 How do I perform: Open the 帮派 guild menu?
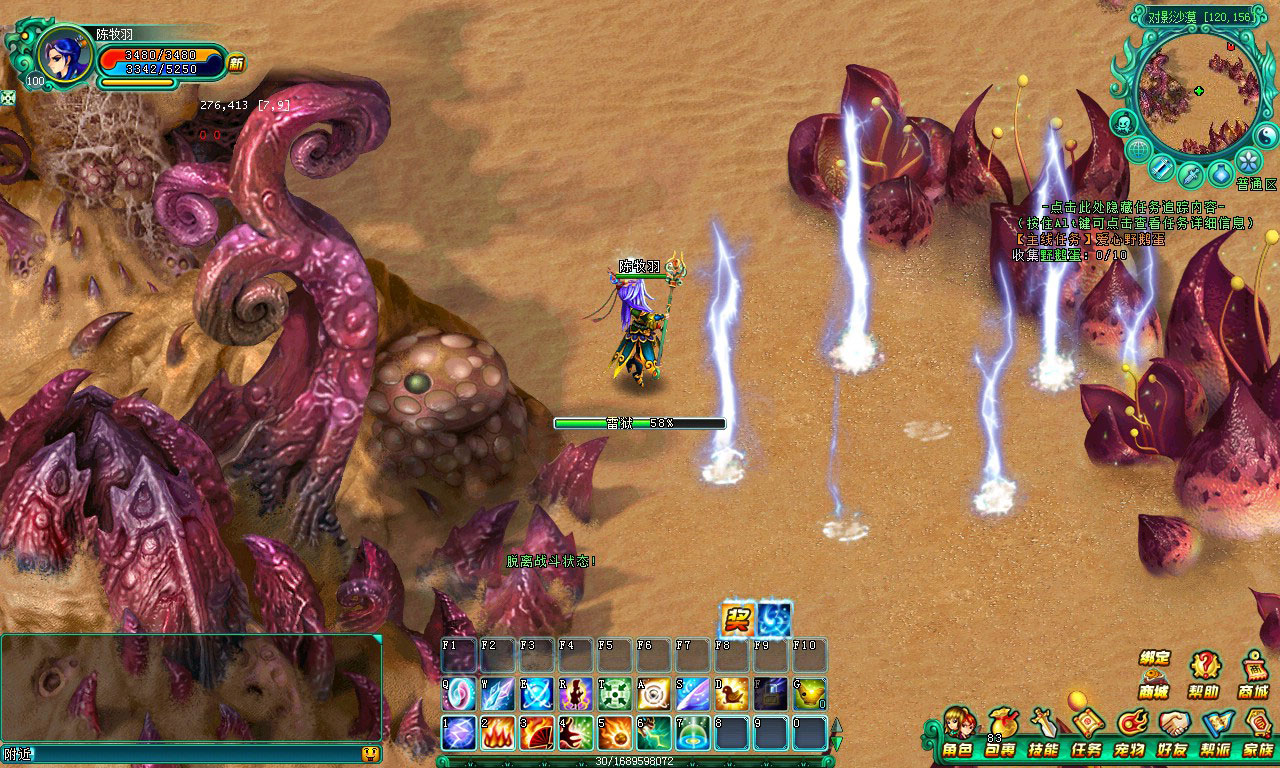point(1216,732)
